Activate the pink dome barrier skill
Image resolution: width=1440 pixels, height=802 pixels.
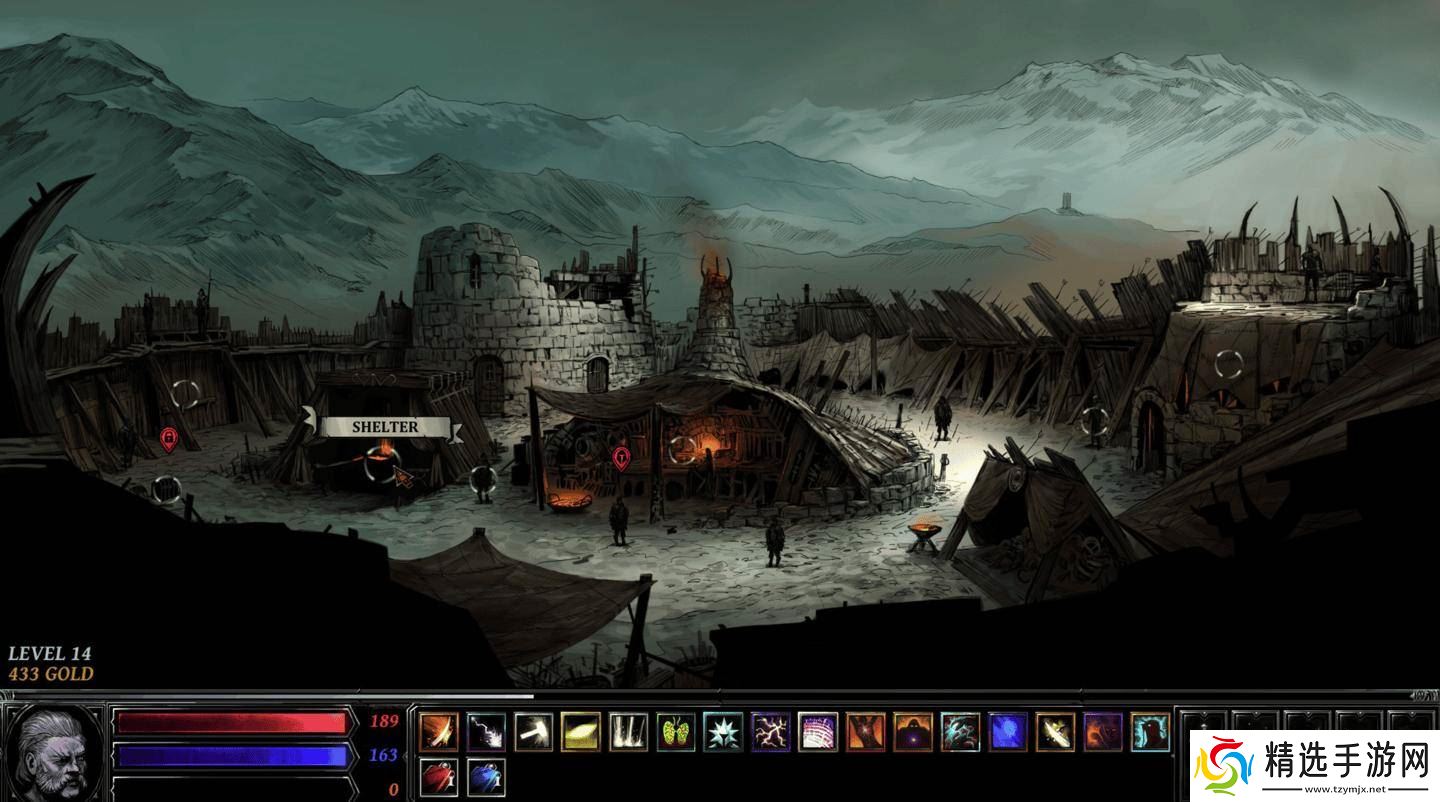pos(818,731)
